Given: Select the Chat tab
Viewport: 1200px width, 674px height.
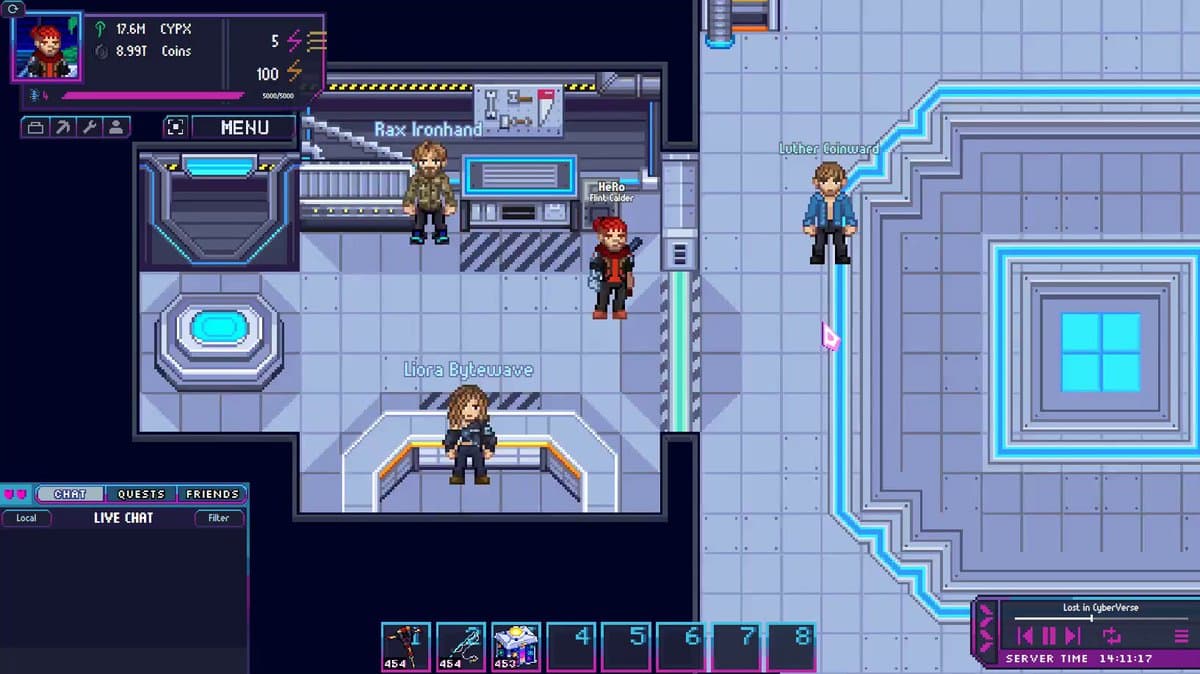Looking at the screenshot, I should [70, 494].
